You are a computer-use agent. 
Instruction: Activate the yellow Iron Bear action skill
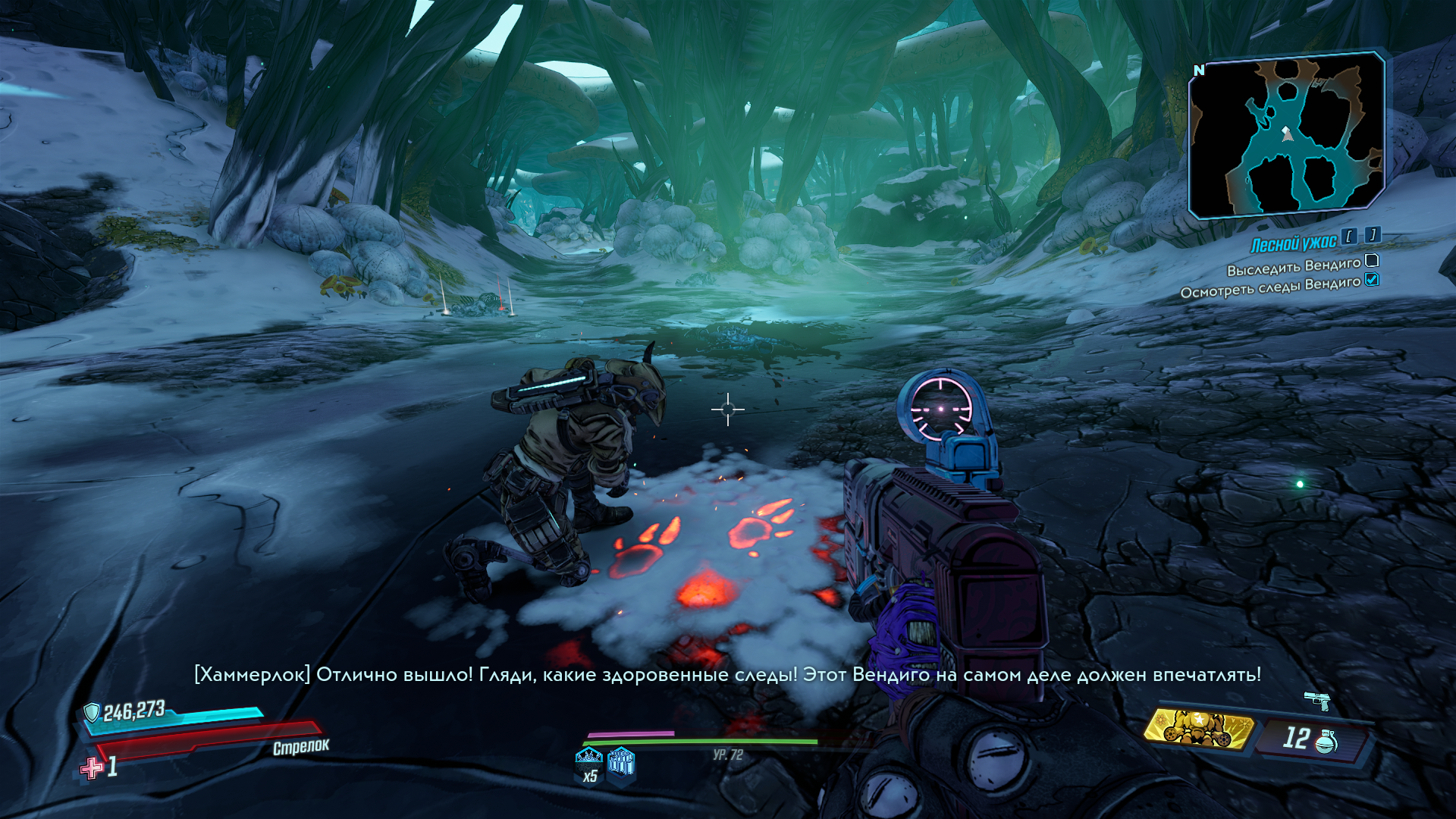tap(1198, 729)
